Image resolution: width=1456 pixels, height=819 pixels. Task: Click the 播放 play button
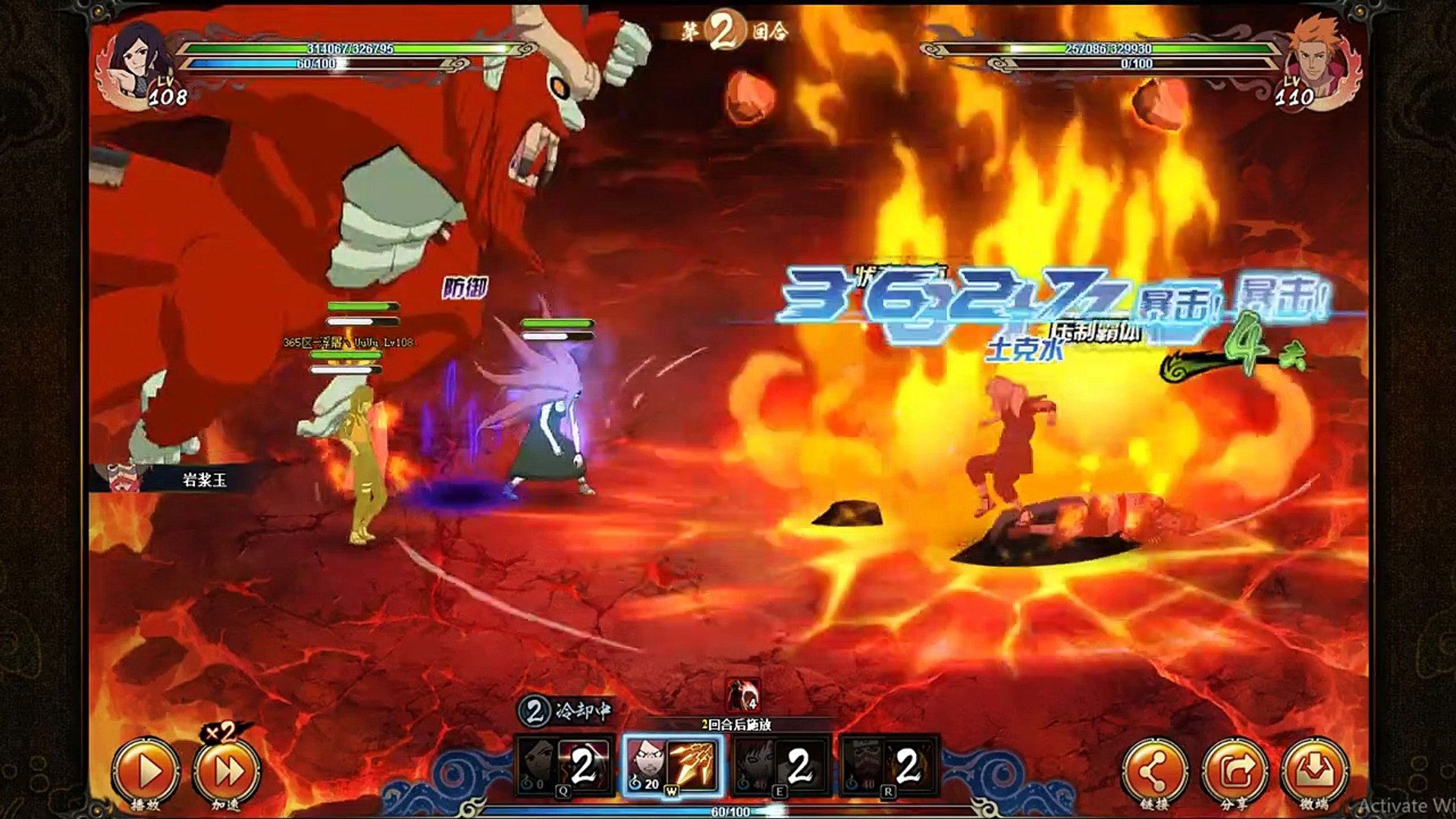[x=146, y=771]
